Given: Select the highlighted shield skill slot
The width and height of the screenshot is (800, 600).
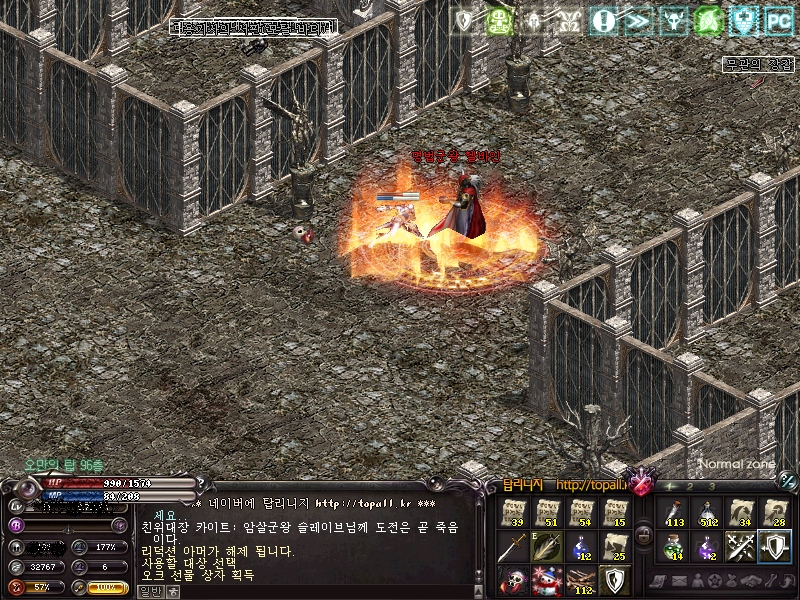Looking at the screenshot, I should click(x=773, y=546).
